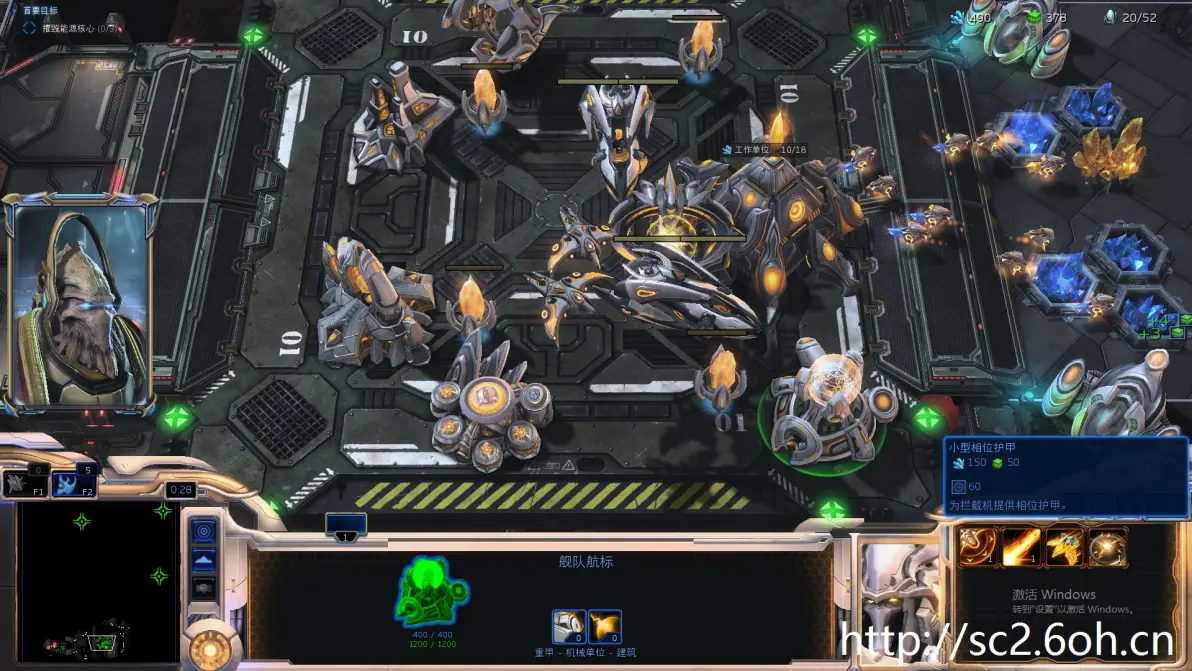Select all army units F2 button
The width and height of the screenshot is (1192, 671).
click(x=74, y=484)
